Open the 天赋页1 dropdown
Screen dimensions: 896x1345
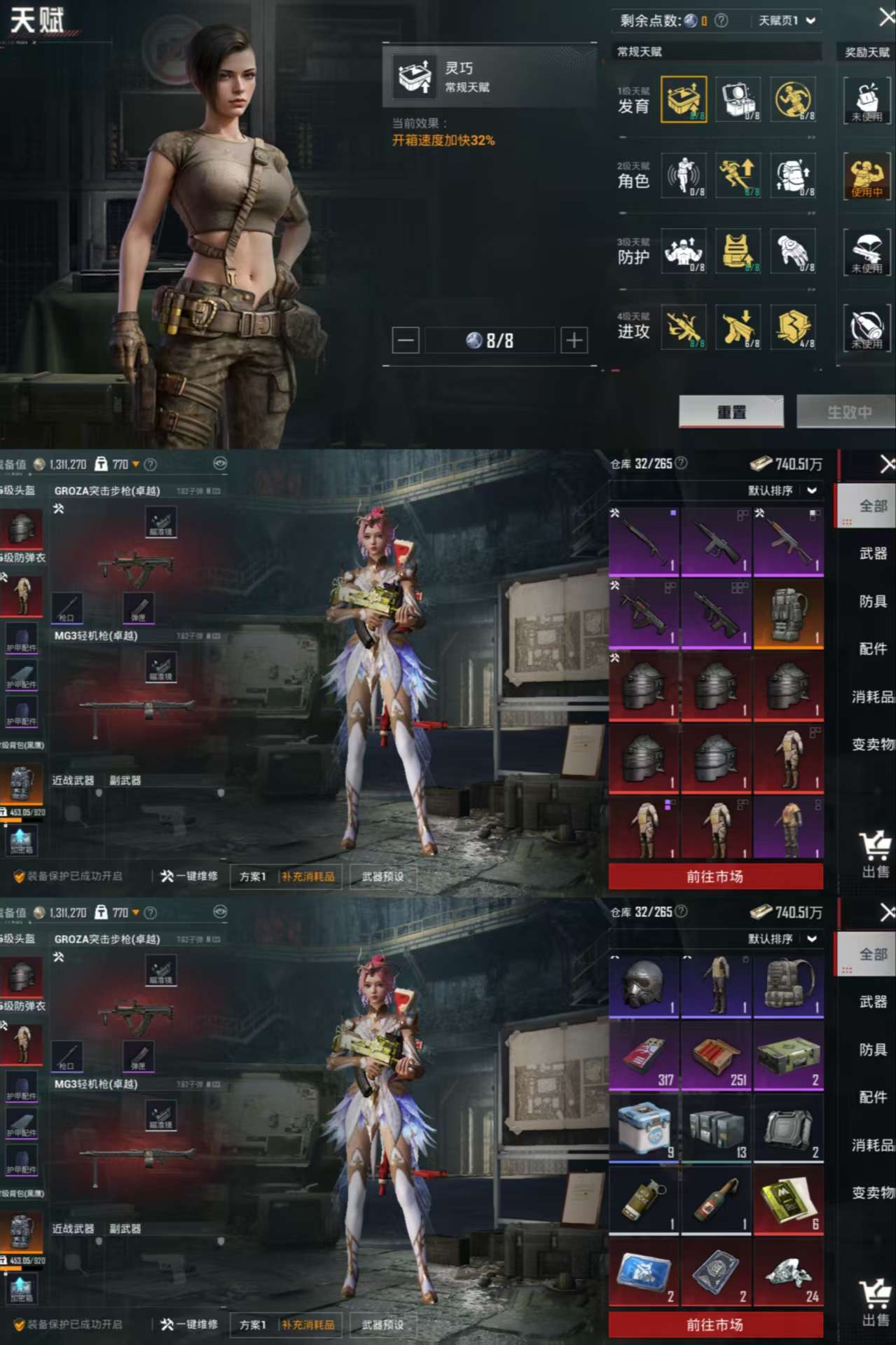coord(787,21)
